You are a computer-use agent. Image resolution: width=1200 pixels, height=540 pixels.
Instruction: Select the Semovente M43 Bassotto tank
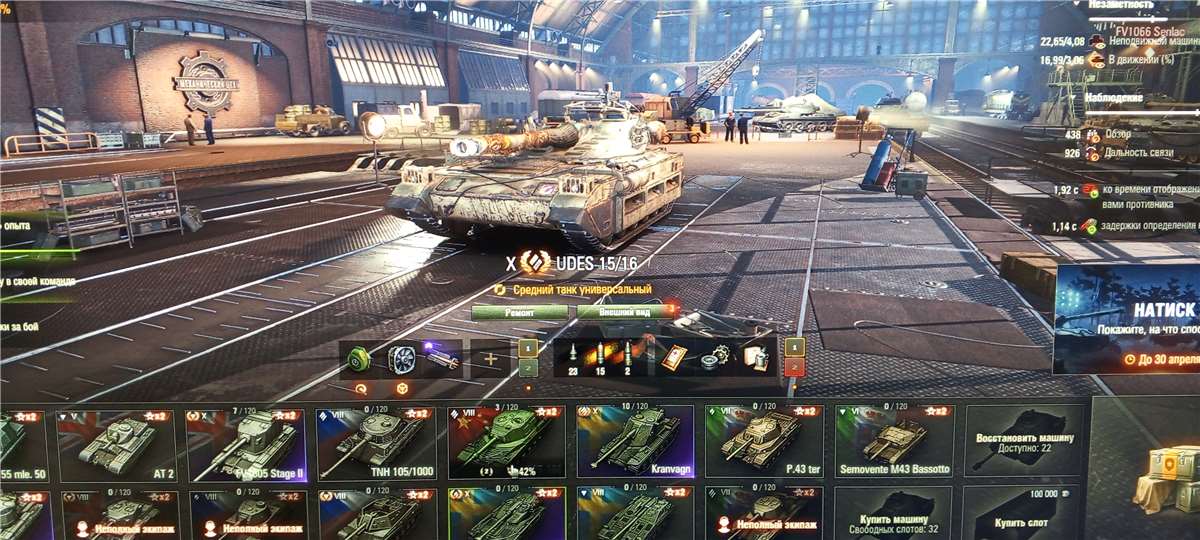[895, 444]
